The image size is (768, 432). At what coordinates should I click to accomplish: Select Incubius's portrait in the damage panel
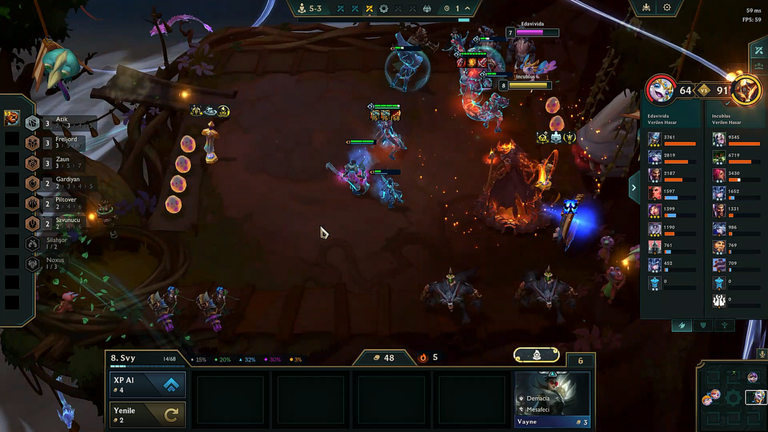pos(745,91)
